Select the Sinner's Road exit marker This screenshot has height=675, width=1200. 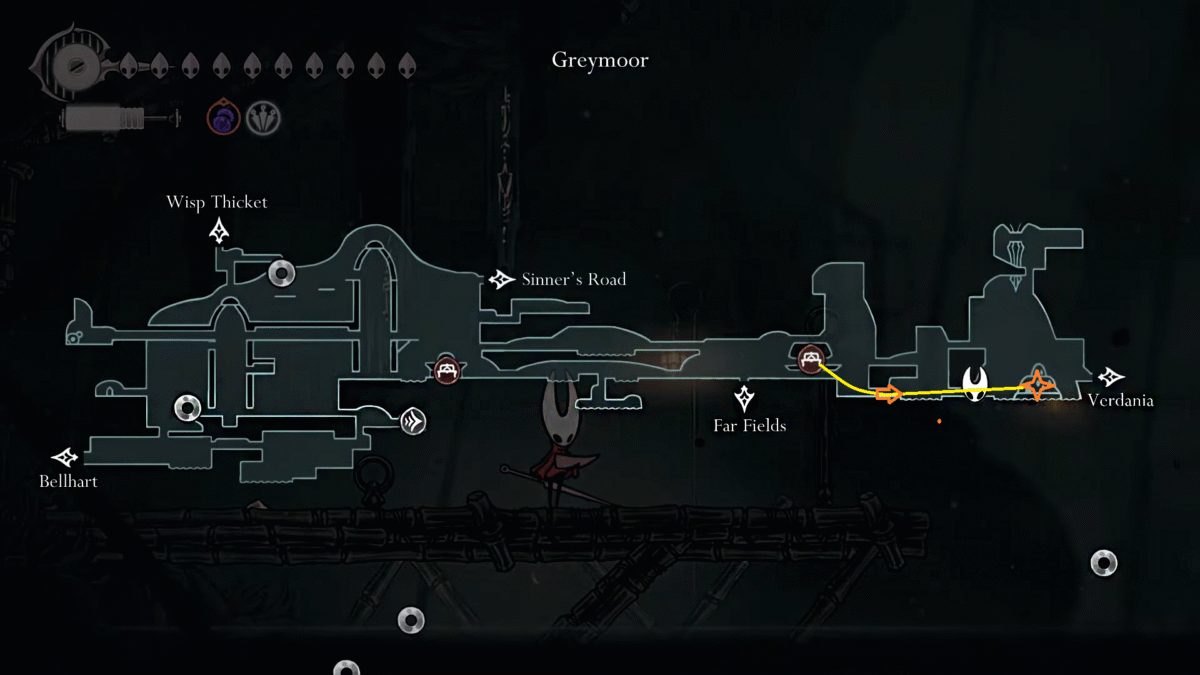501,280
